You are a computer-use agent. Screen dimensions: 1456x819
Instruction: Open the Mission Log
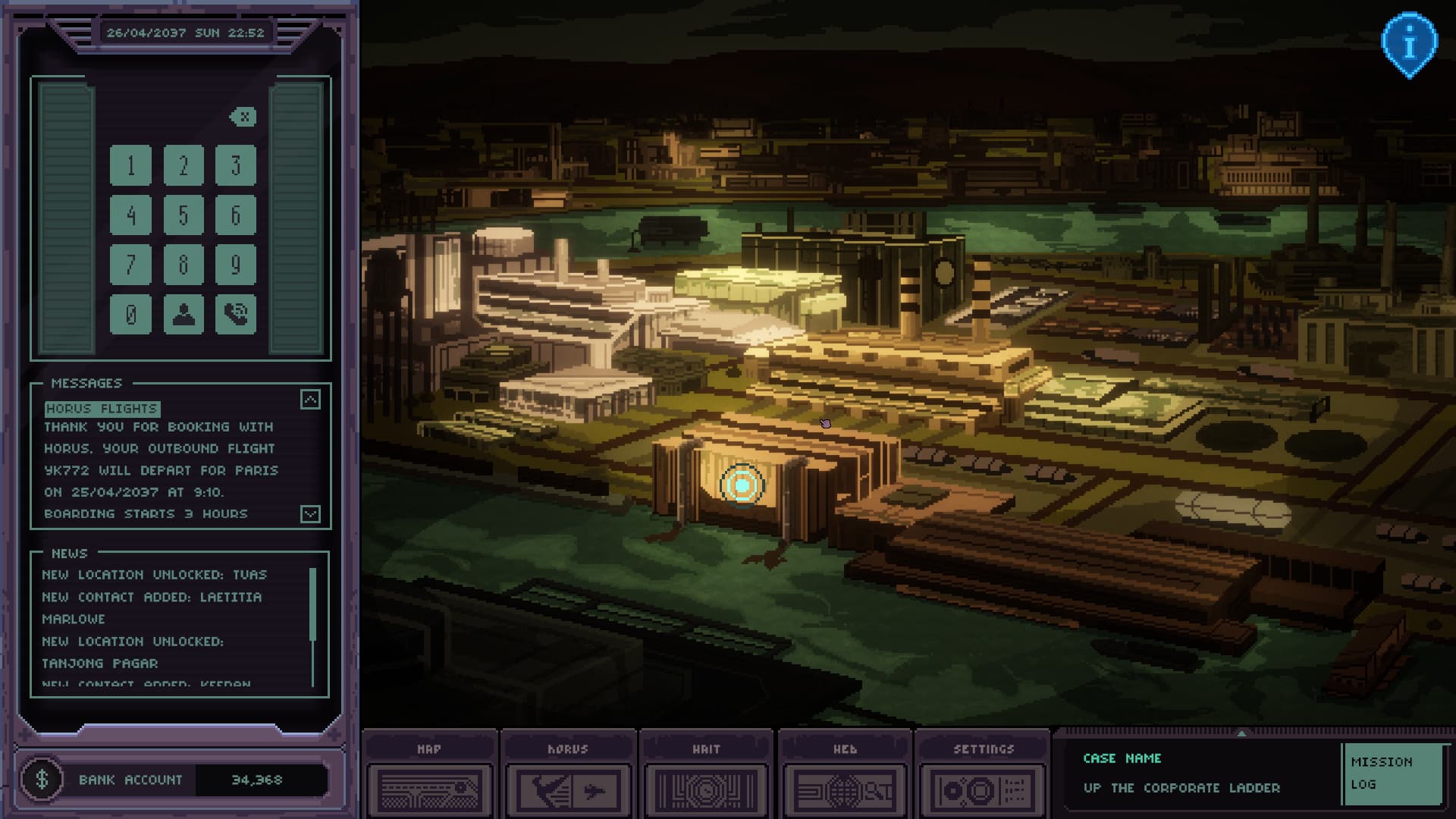[x=1391, y=773]
